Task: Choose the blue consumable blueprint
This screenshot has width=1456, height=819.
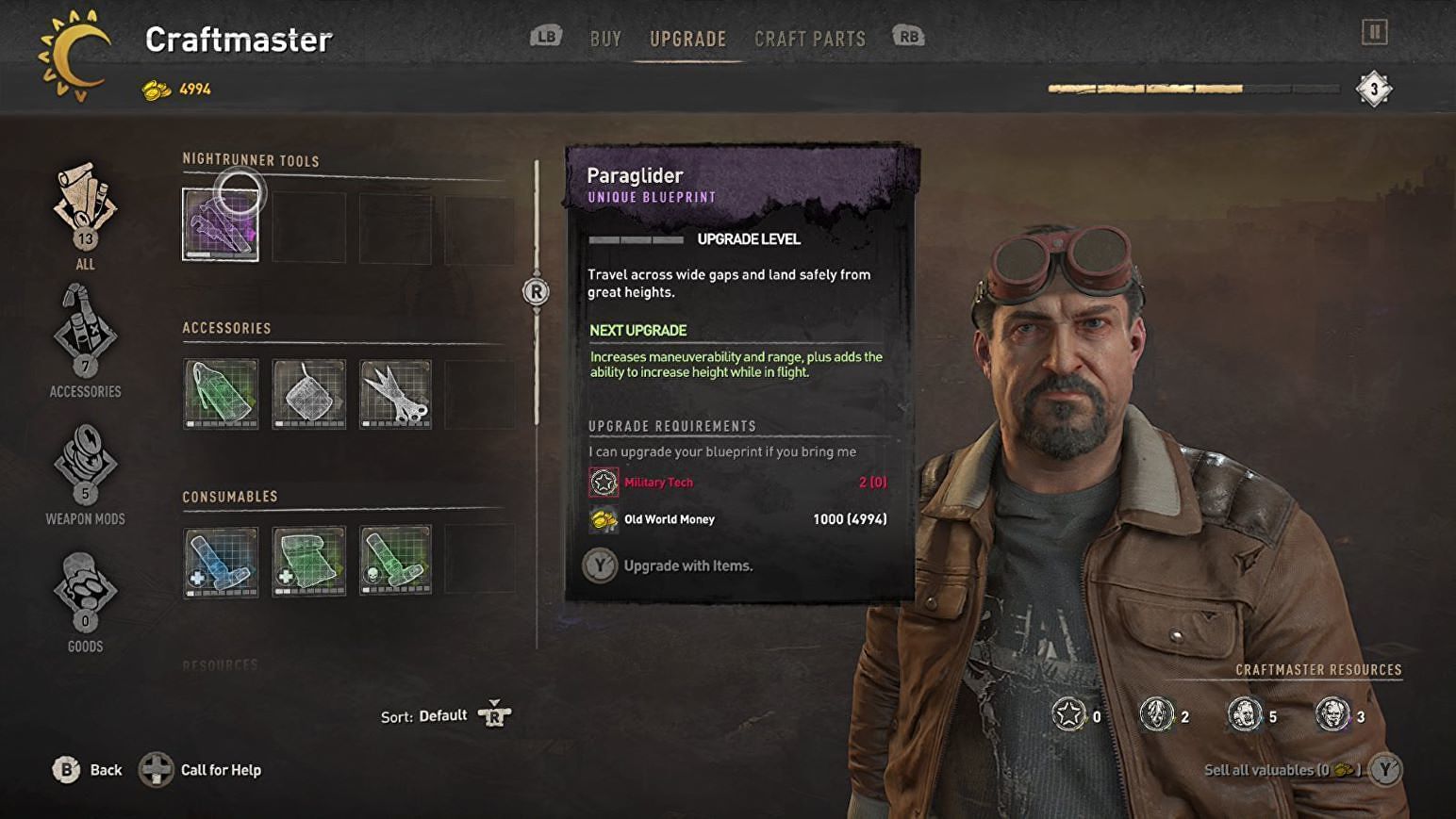Action: pyautogui.click(x=221, y=561)
